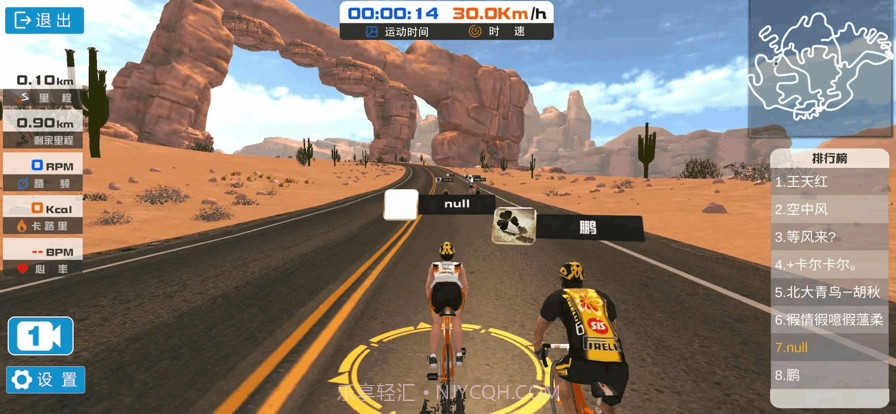896x414 pixels.
Task: Select rider 空中风 in the ranking list
Action: pos(829,210)
